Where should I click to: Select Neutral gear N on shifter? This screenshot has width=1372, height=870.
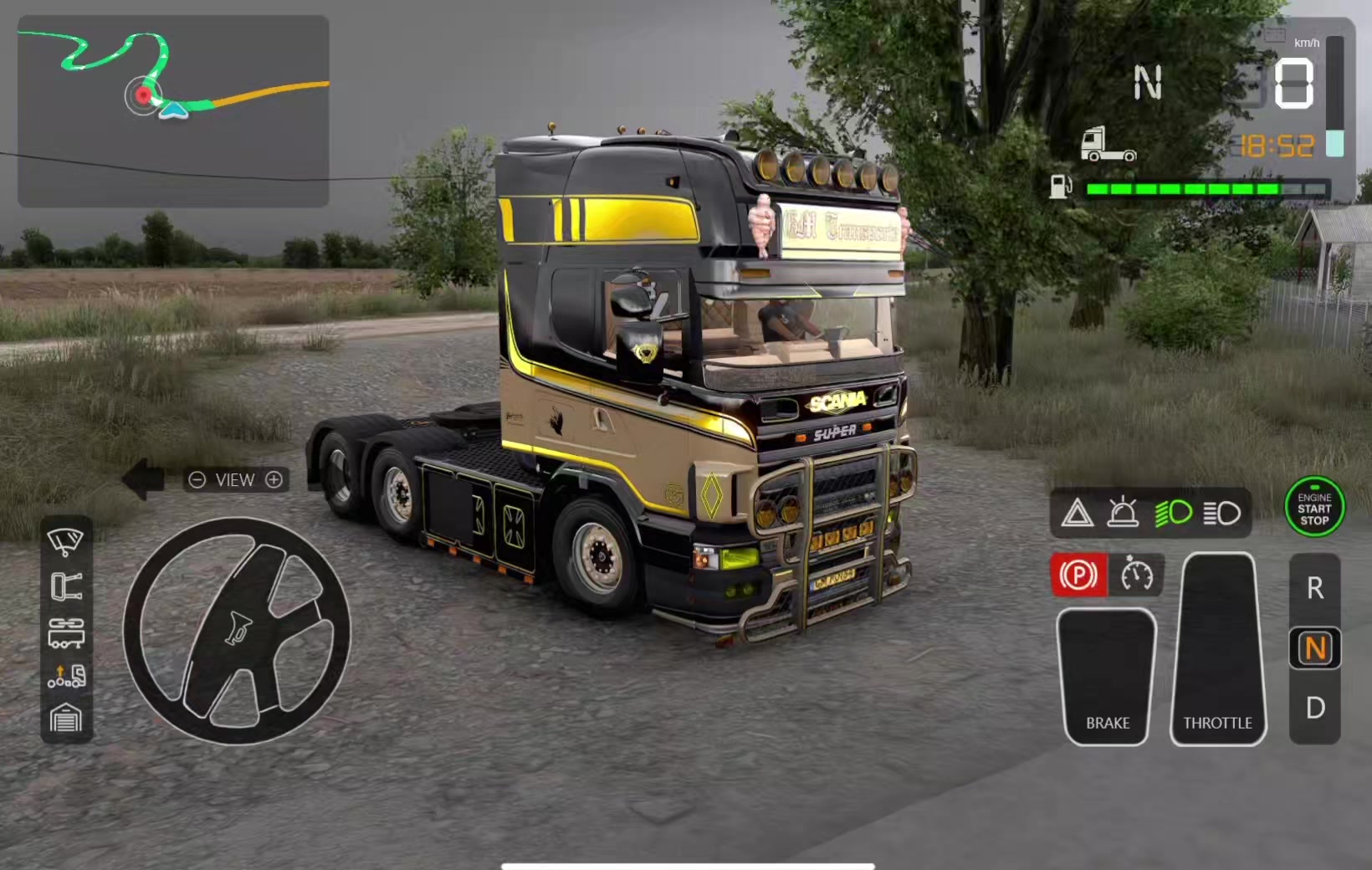tap(1315, 648)
